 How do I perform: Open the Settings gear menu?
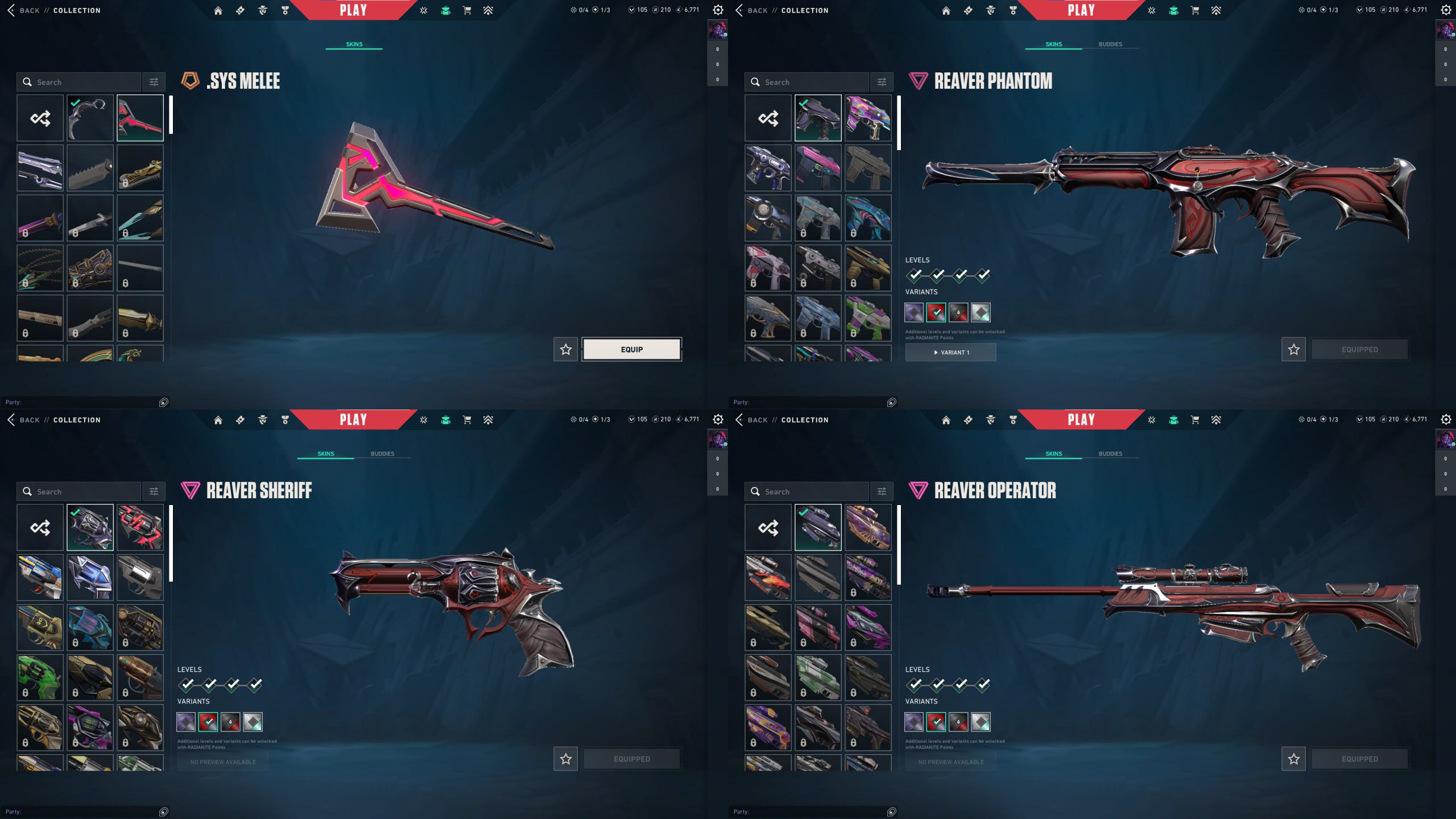coord(1446,10)
